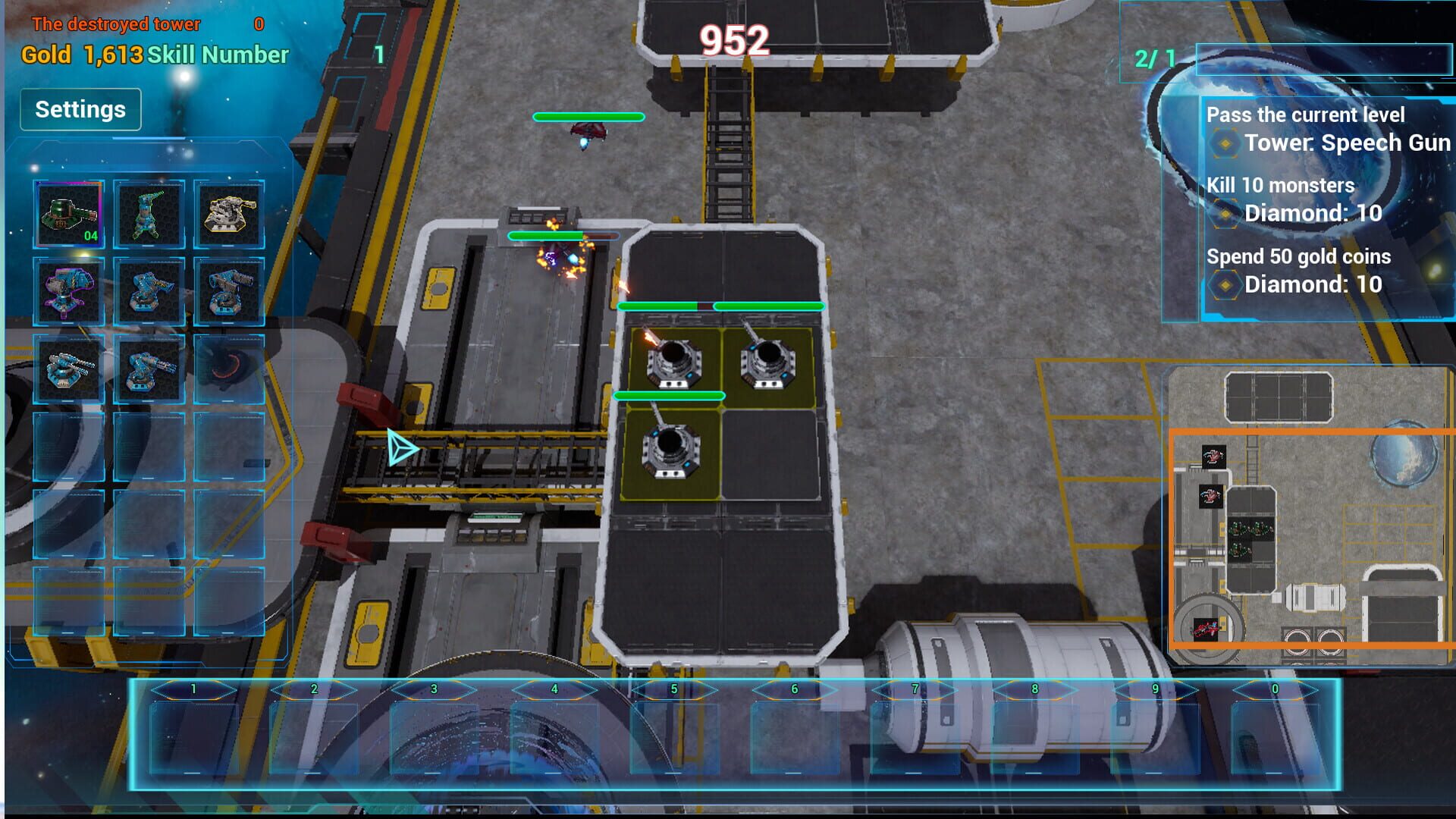Viewport: 1456px width, 819px height.
Task: Click the diamond marker beside Tower: Speech Gun
Action: 1225,143
